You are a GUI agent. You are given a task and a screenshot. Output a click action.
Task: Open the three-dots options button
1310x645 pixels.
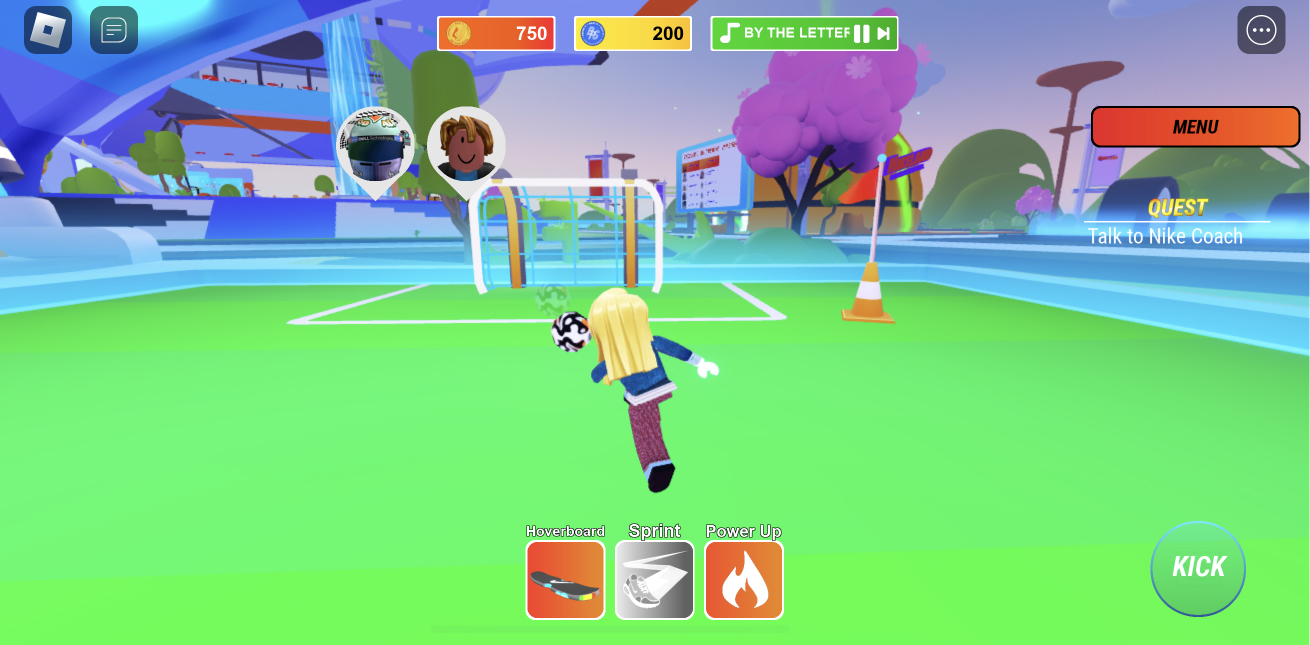point(1261,30)
